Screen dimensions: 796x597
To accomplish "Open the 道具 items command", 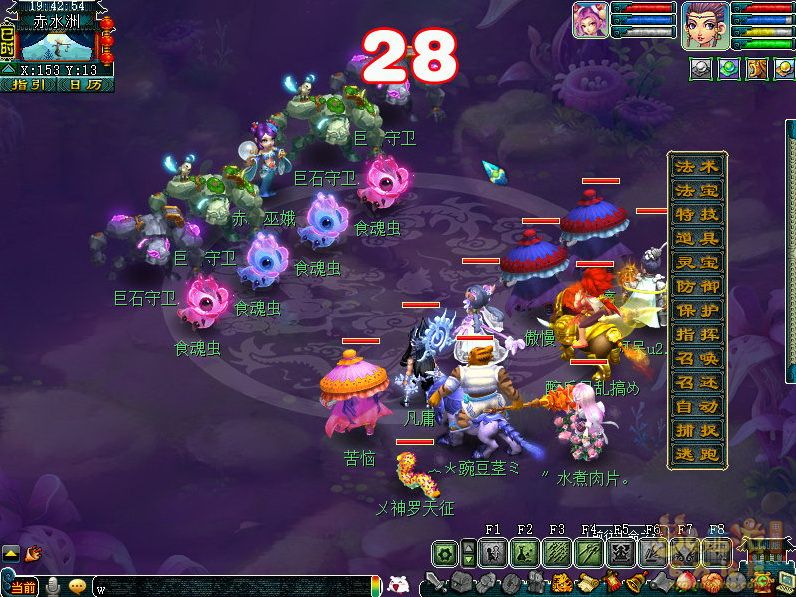I will click(697, 238).
